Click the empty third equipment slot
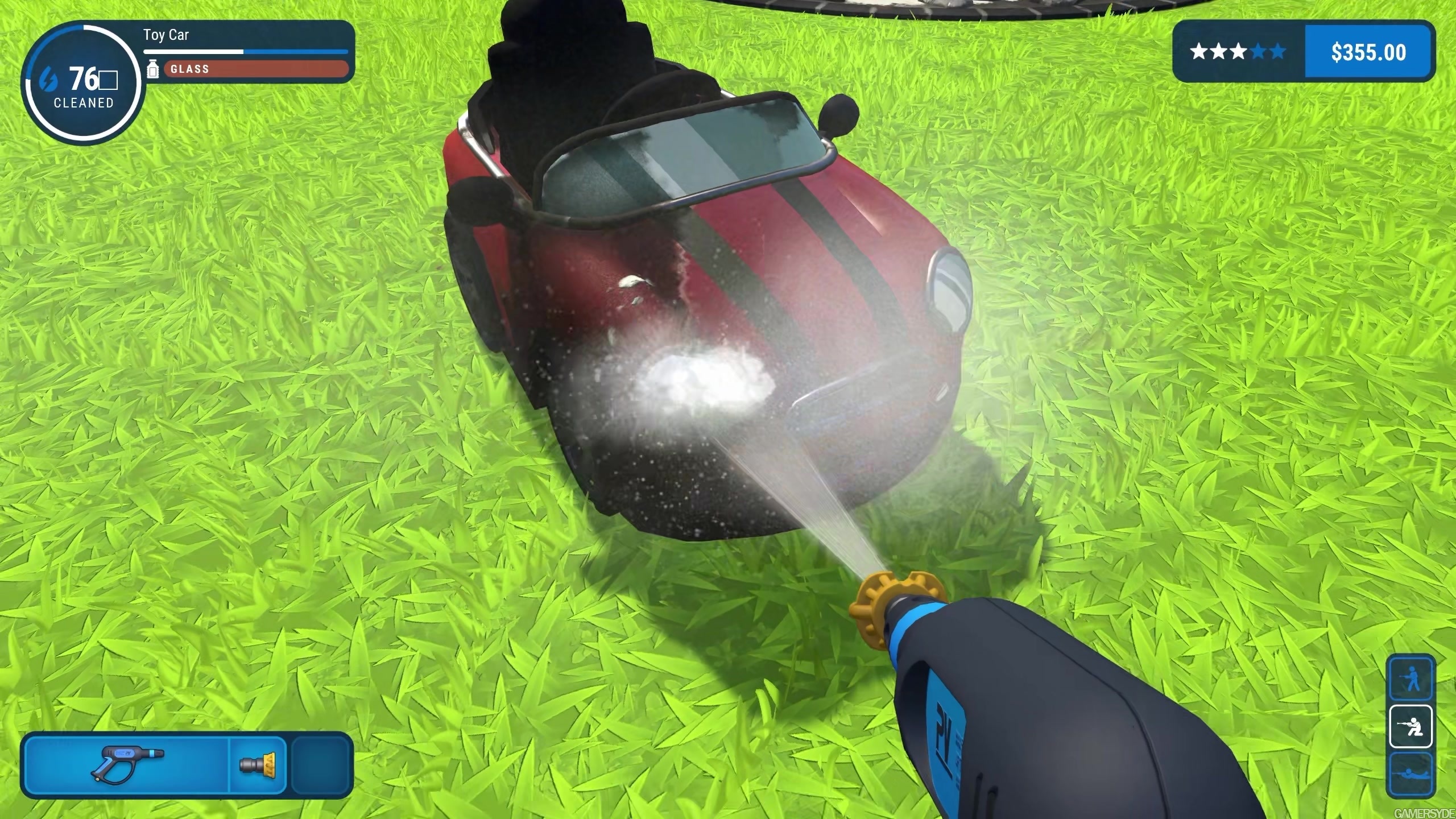This screenshot has height=819, width=1456. pos(320,765)
